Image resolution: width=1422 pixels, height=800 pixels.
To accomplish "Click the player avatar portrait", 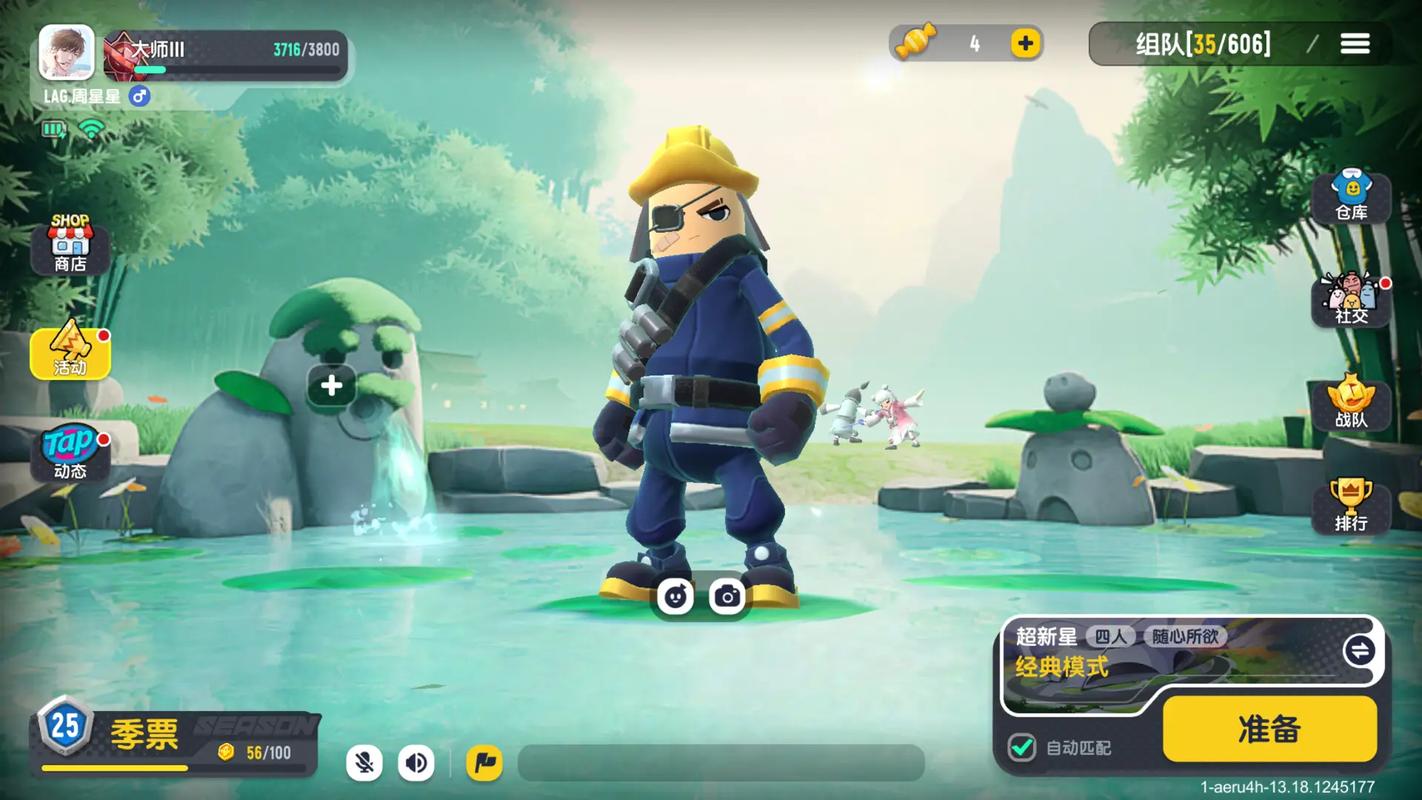I will [67, 52].
